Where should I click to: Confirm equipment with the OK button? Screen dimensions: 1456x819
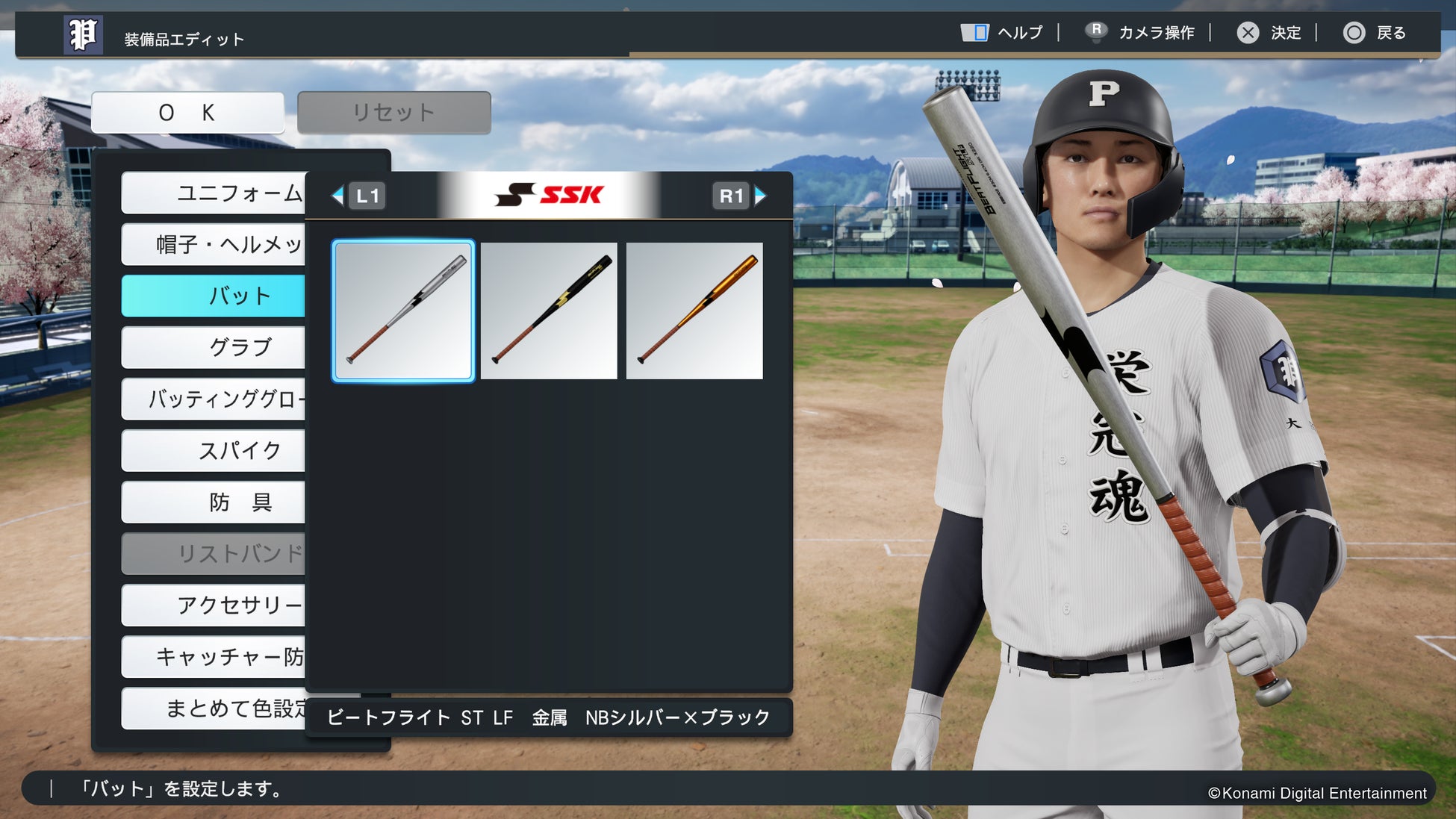click(187, 113)
